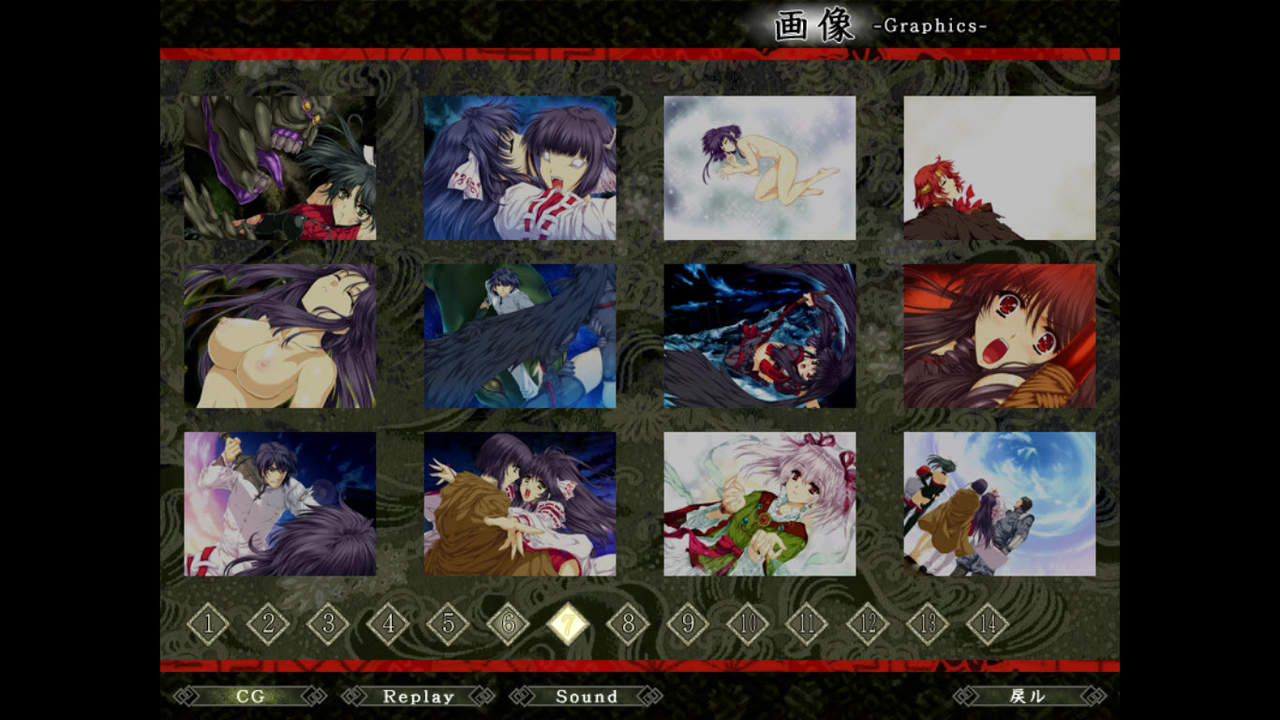Open the Replay section

coord(418,696)
